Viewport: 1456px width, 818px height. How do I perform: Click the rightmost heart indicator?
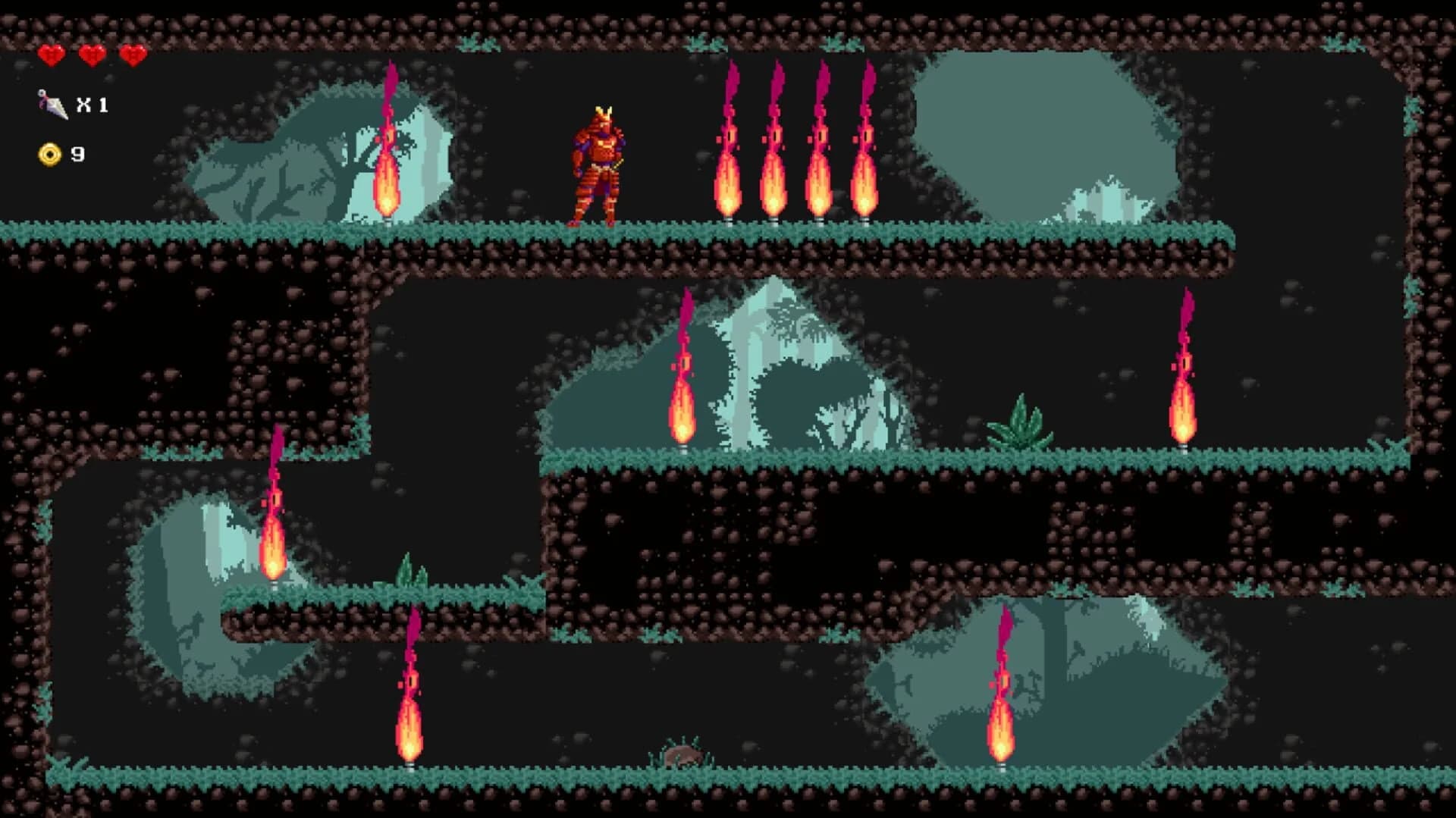[x=133, y=55]
